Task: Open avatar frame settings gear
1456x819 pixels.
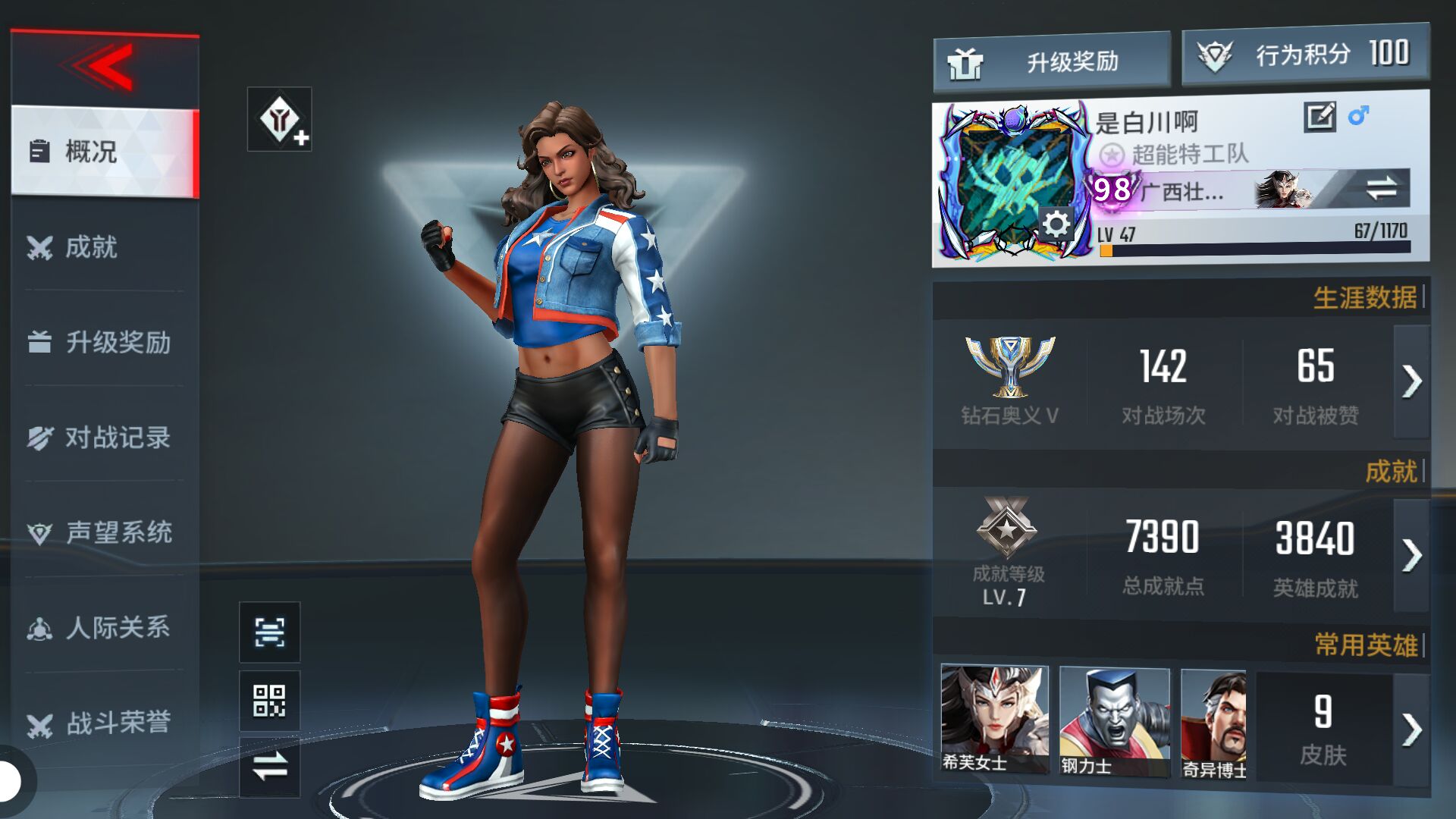Action: coord(1056,224)
